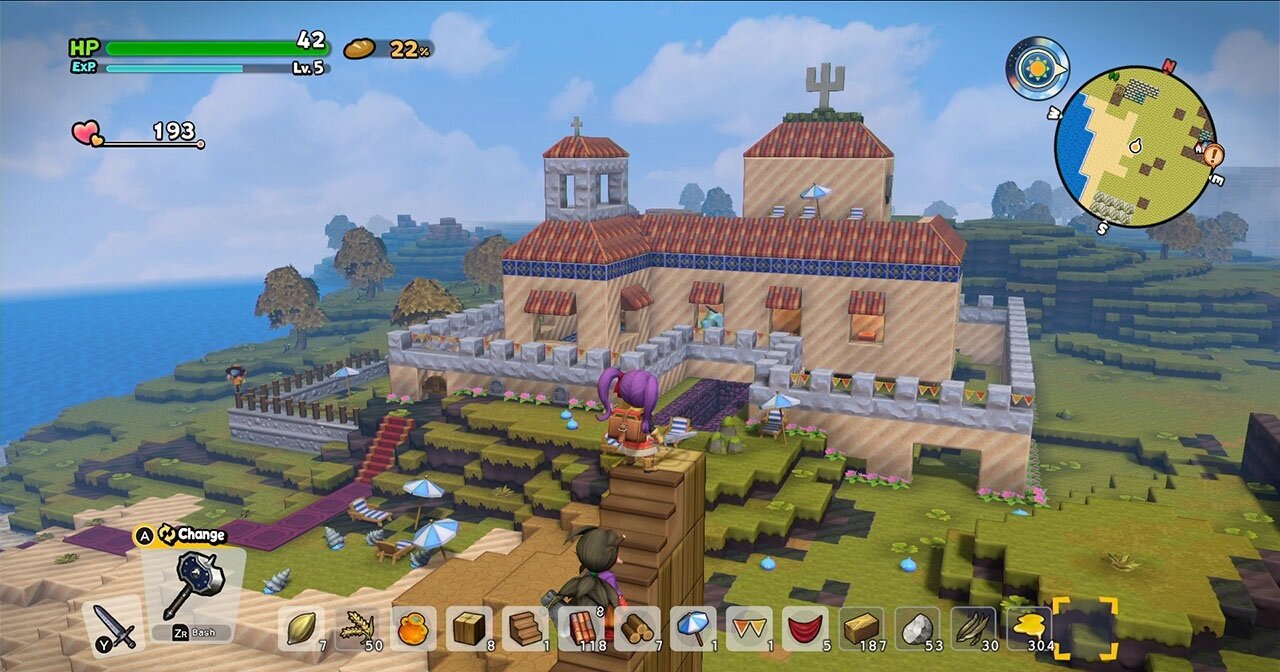Click the exclamation marker on the minimap

(1215, 155)
